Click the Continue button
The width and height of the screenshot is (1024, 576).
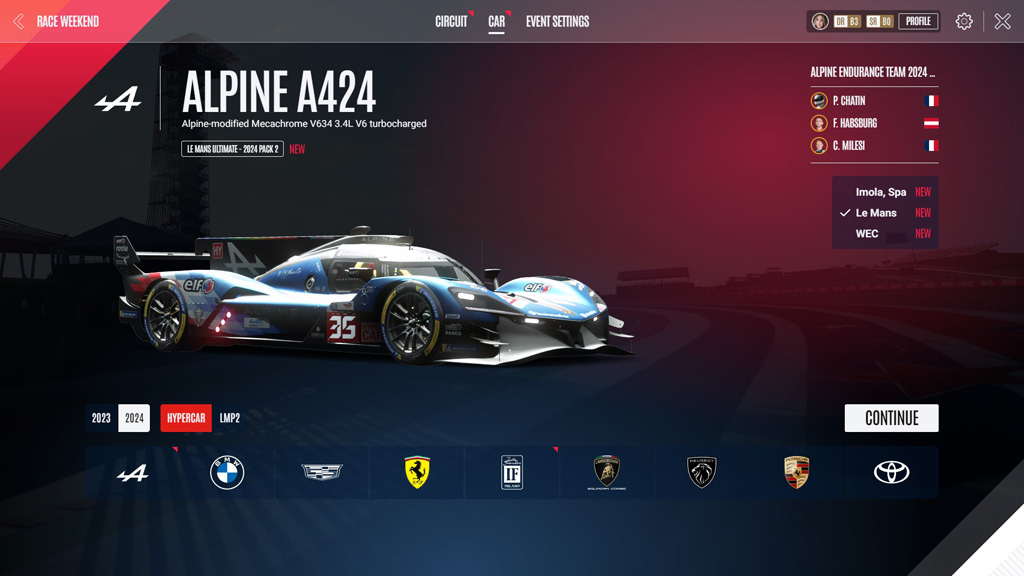click(x=891, y=418)
